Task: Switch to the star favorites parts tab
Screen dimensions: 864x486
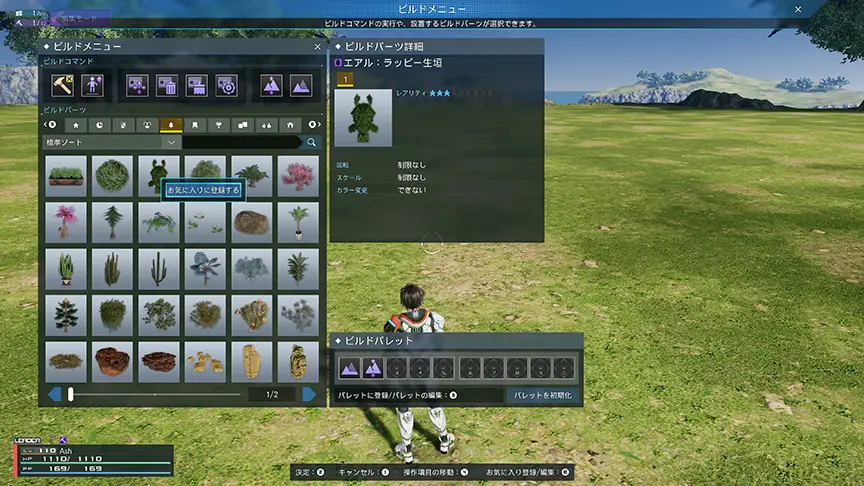Action: tap(75, 125)
